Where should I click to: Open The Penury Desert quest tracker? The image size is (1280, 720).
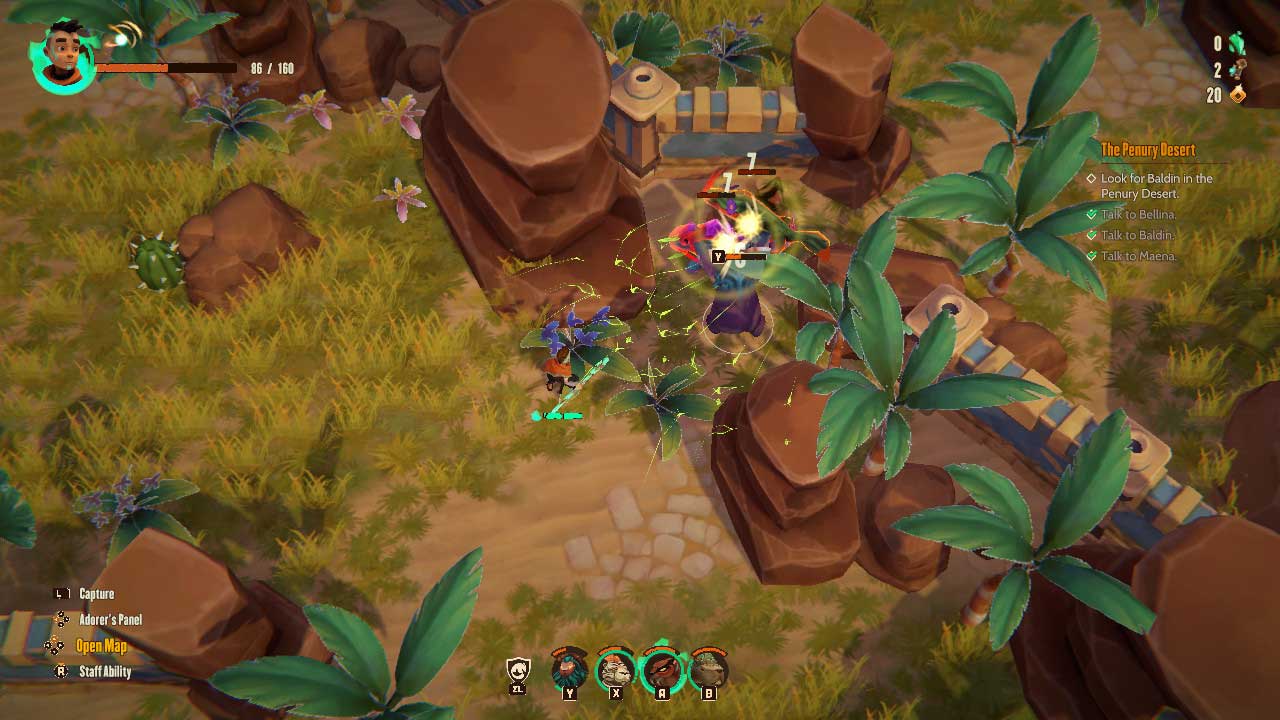[x=1147, y=150]
